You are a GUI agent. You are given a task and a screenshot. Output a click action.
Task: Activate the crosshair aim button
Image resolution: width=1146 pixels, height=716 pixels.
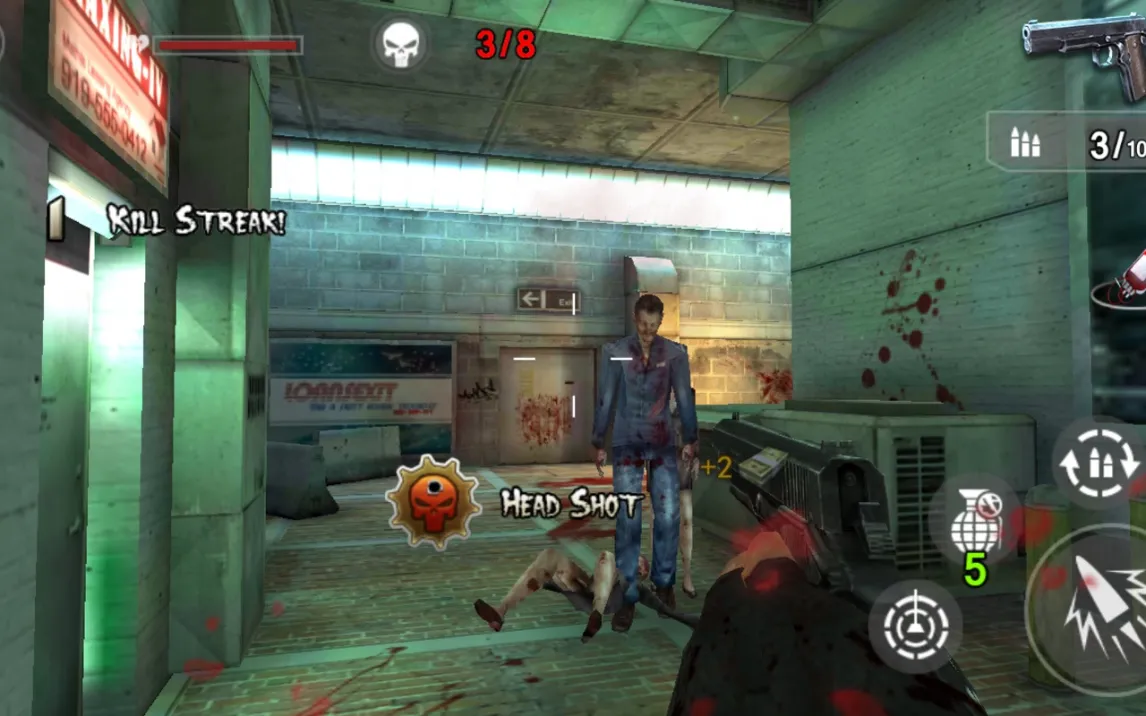click(915, 626)
